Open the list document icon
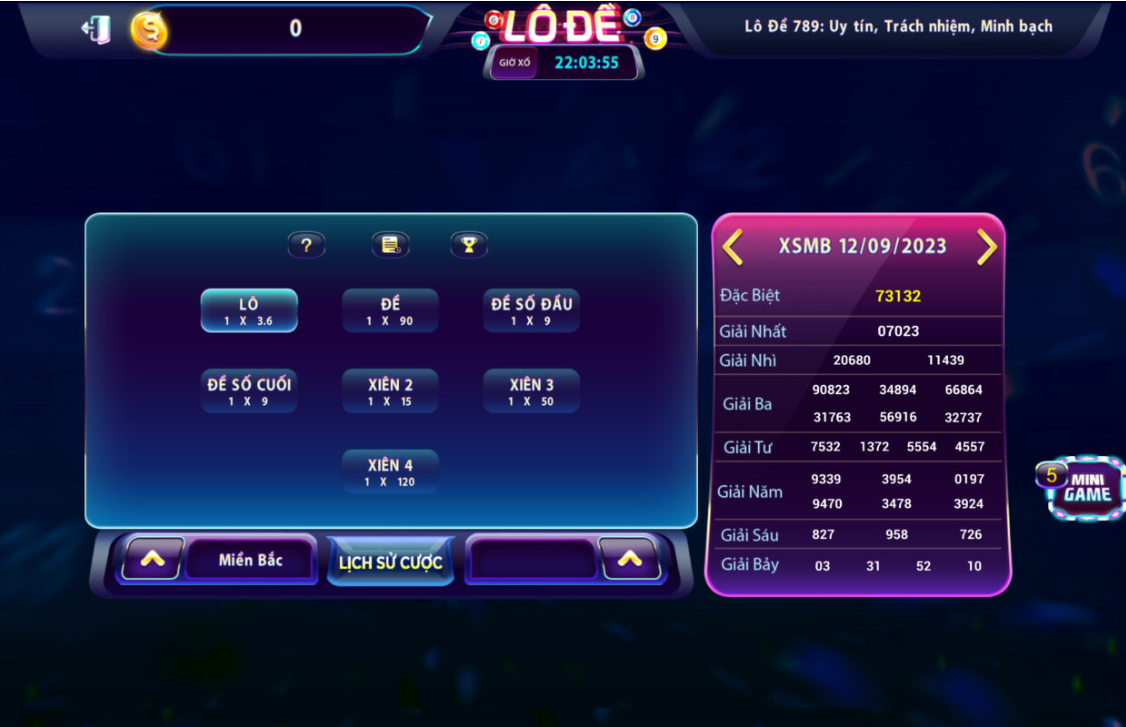 click(x=390, y=245)
